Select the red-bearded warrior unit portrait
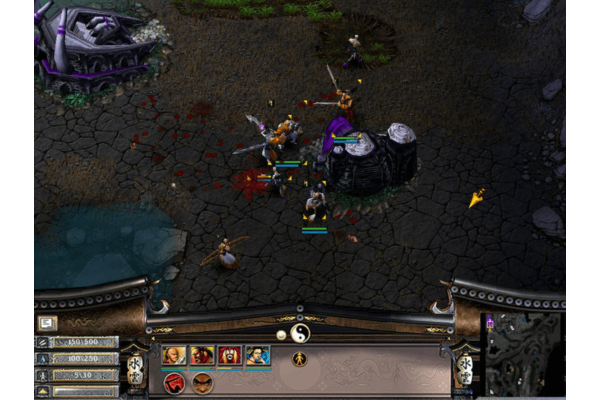The image size is (600, 400). point(202,355)
